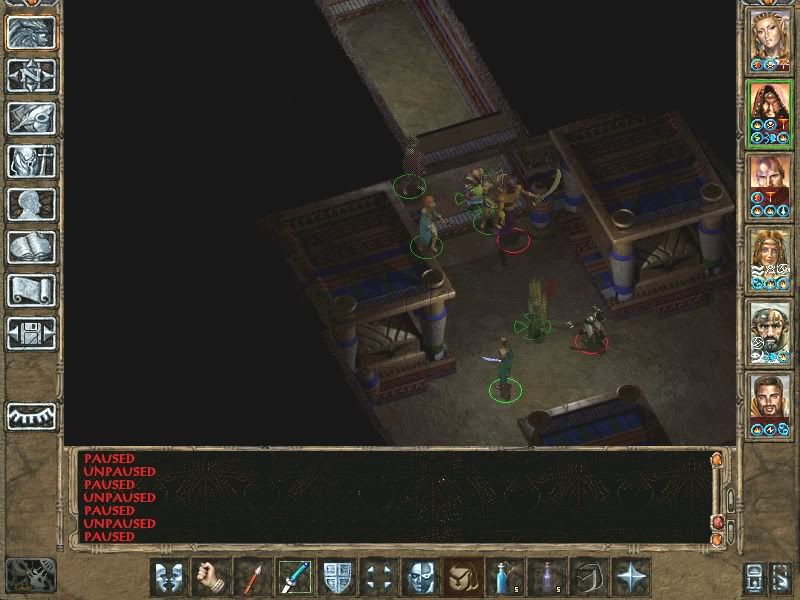800x600 pixels.
Task: Select the blonde elf woman portrait
Action: (770, 37)
